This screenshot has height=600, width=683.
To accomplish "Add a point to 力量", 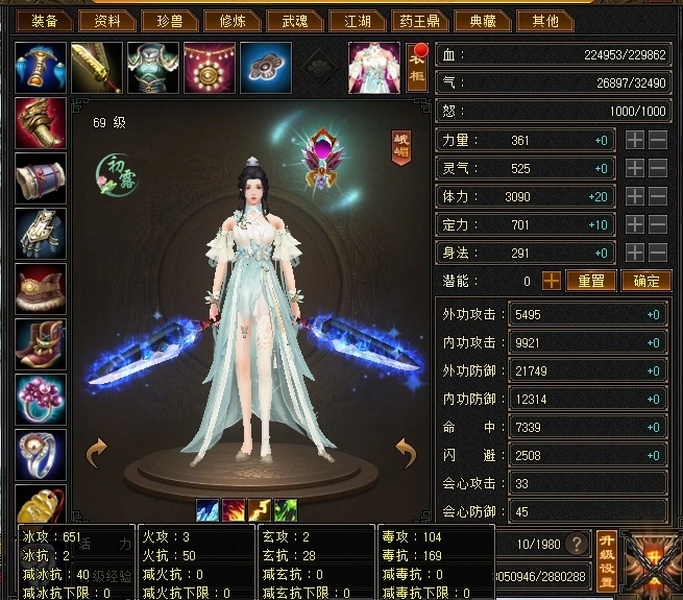I will click(635, 141).
